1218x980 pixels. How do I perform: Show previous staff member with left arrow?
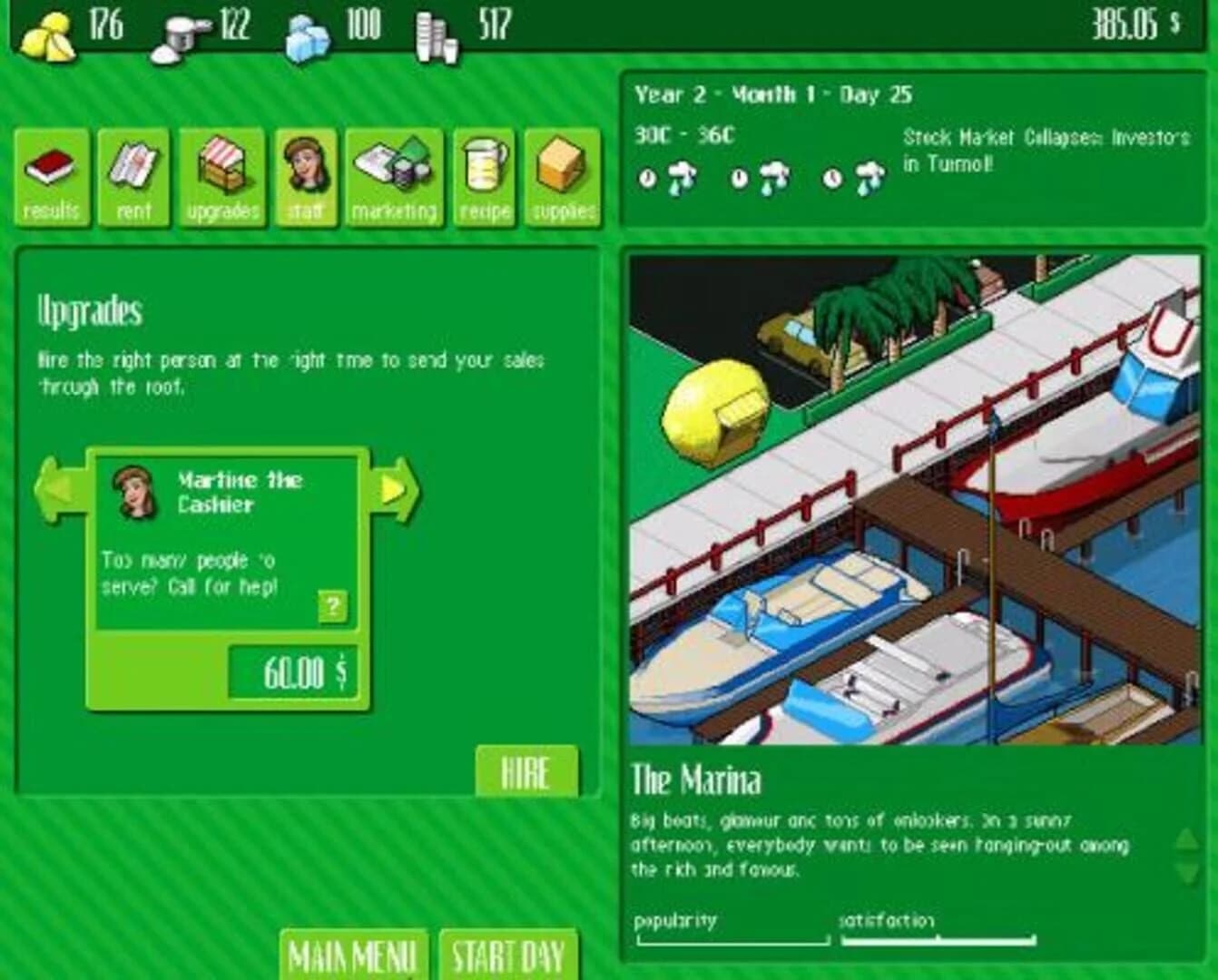pos(54,488)
